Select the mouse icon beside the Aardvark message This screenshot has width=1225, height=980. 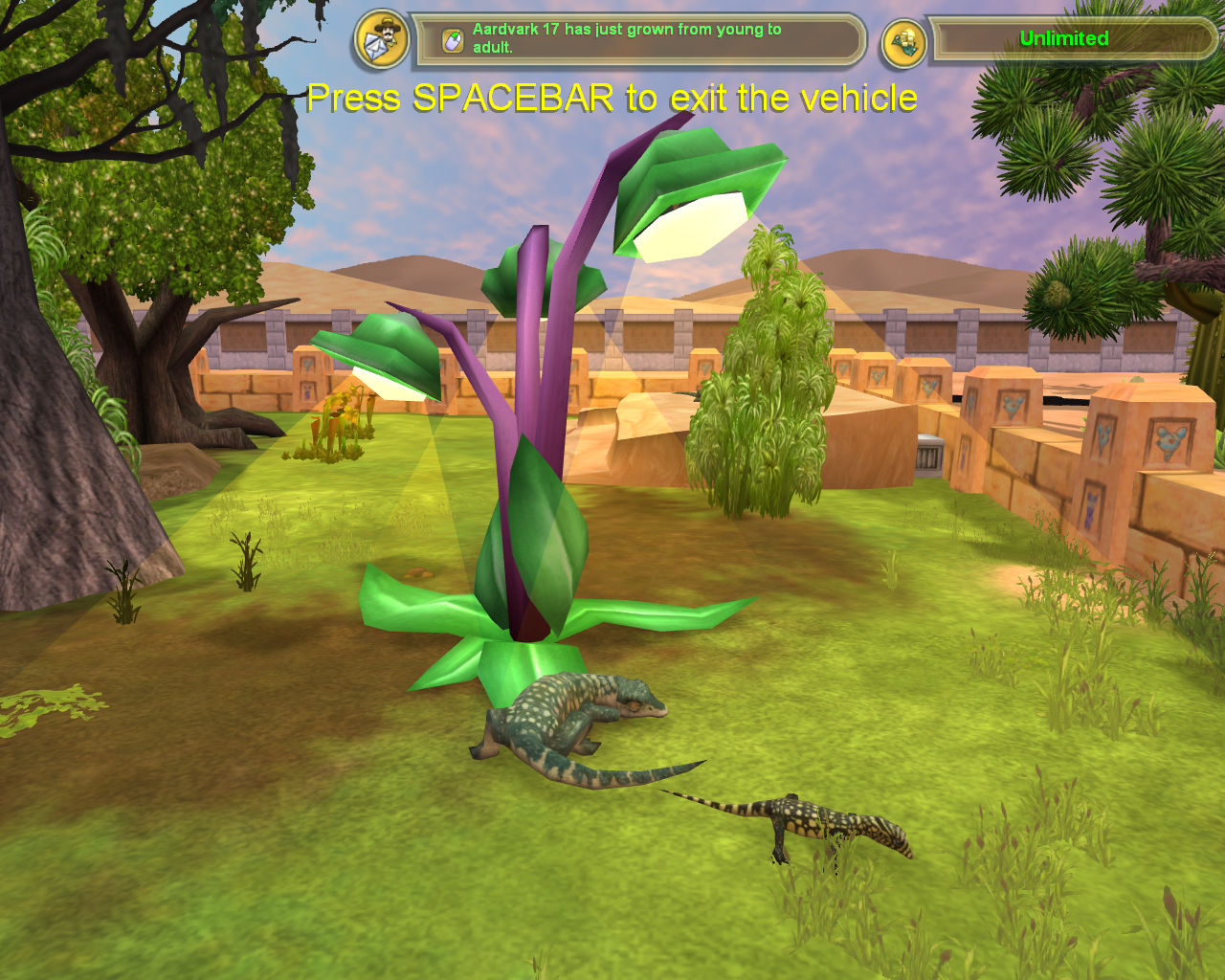point(452,40)
